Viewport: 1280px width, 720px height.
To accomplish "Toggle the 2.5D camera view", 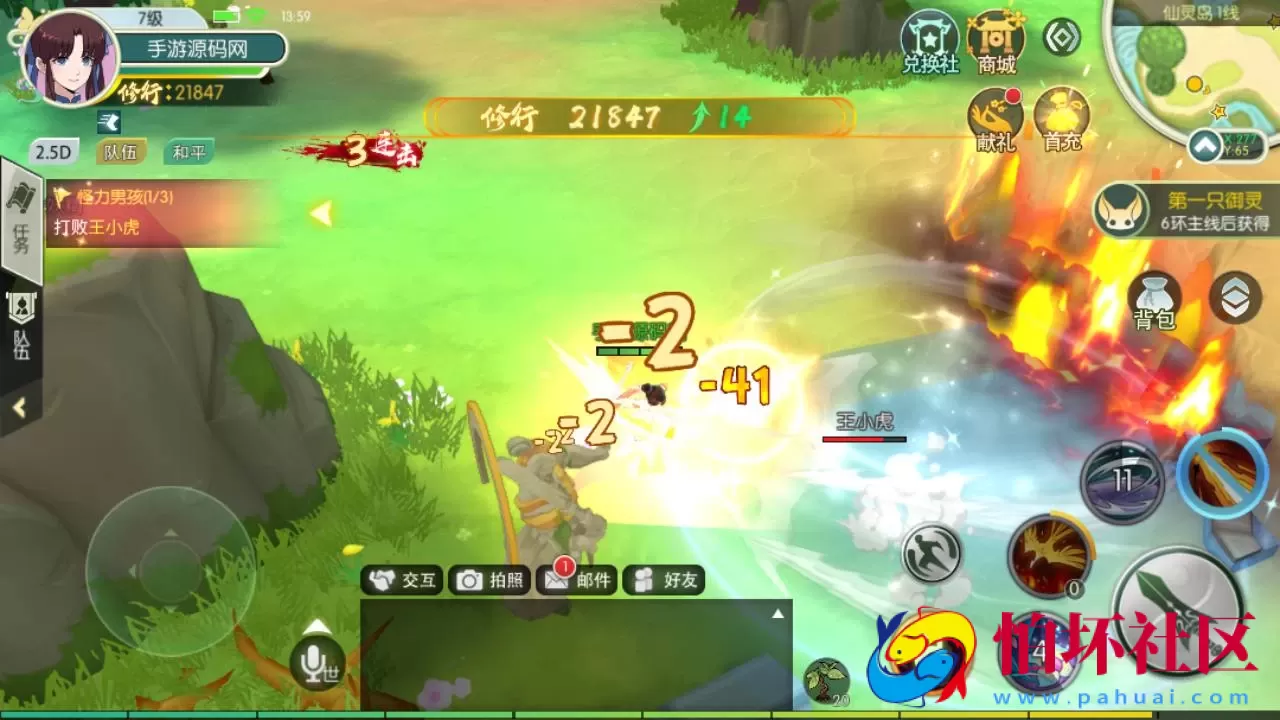I will click(53, 152).
